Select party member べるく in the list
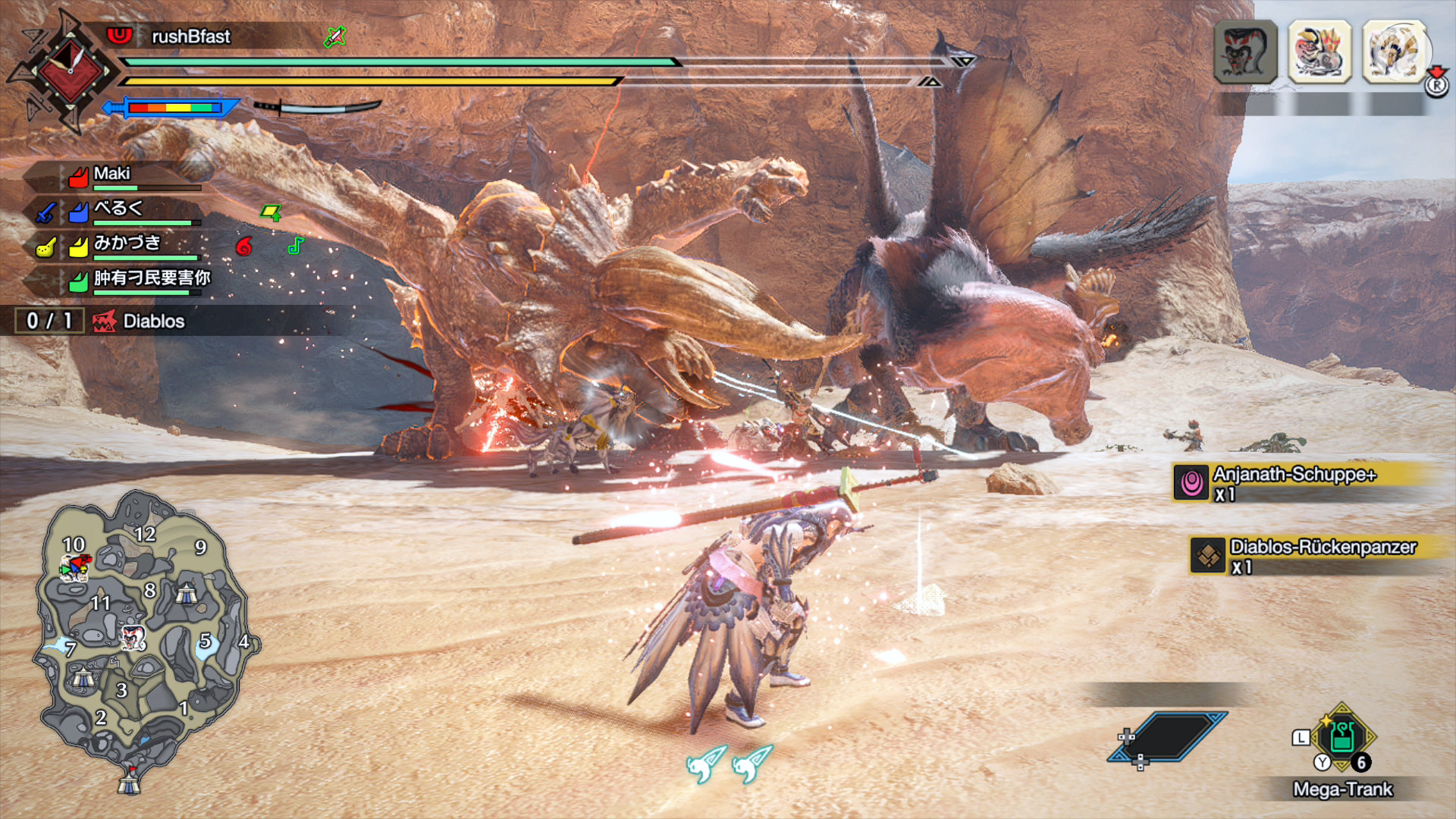The height and width of the screenshot is (819, 1456). (x=118, y=209)
